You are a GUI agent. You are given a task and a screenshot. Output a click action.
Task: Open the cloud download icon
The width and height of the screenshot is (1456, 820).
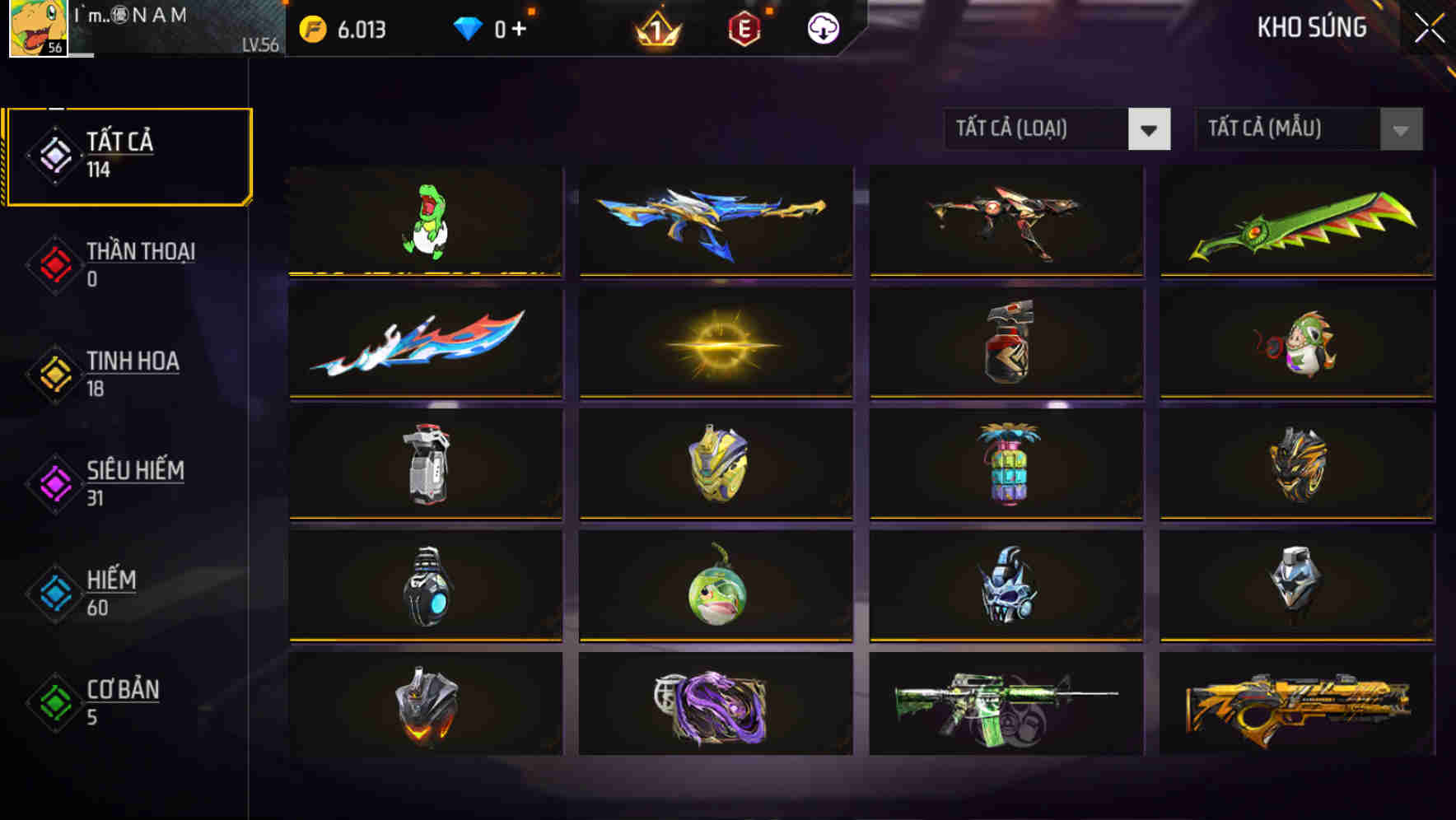[x=821, y=26]
